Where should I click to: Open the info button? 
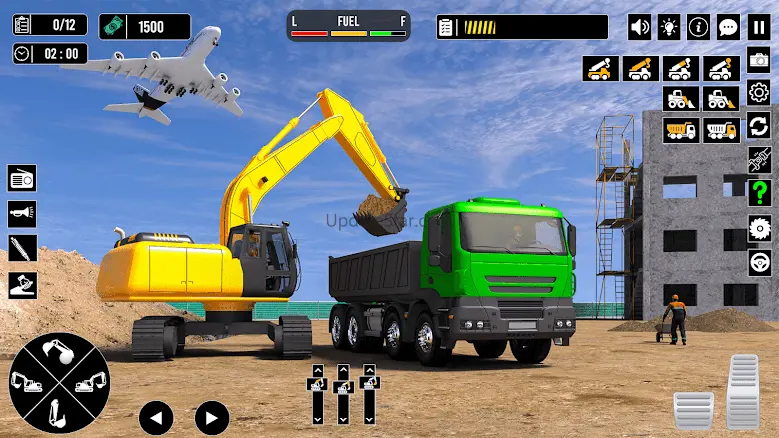[699, 27]
